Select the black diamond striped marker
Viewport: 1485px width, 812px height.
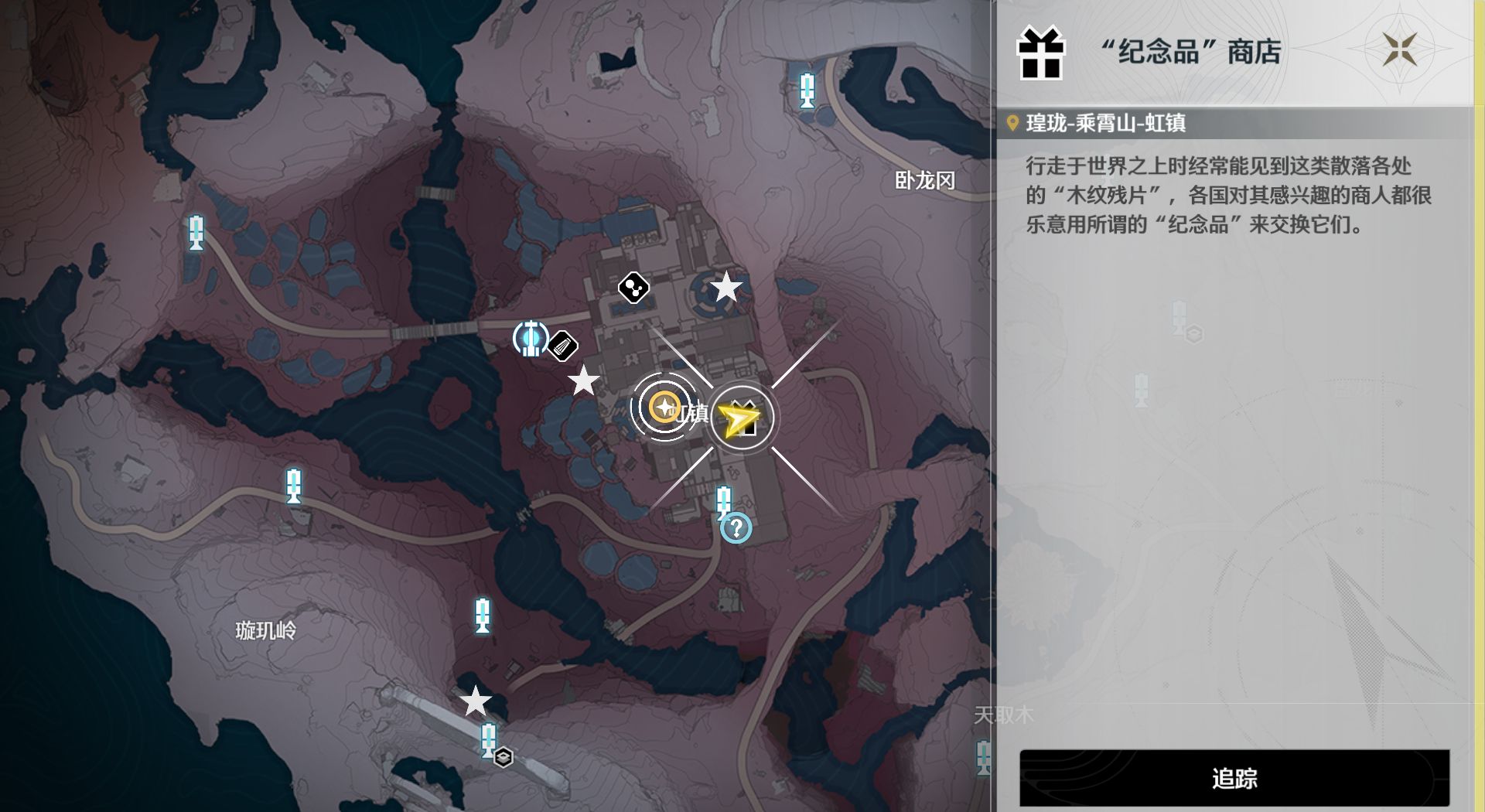(x=563, y=346)
